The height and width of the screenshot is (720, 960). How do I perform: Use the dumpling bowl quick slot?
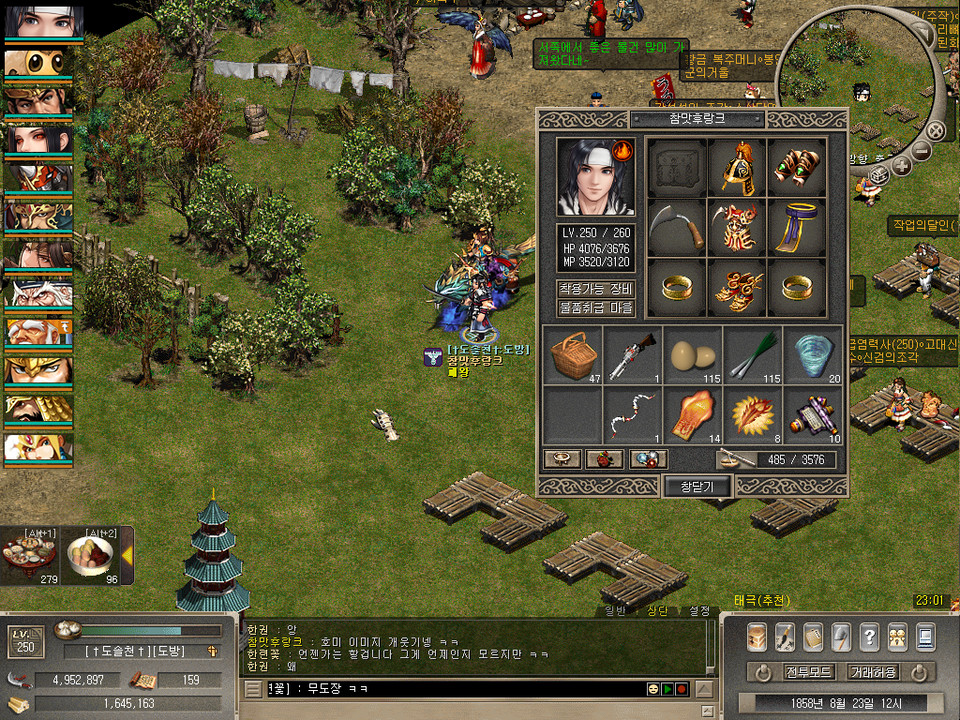[90, 555]
